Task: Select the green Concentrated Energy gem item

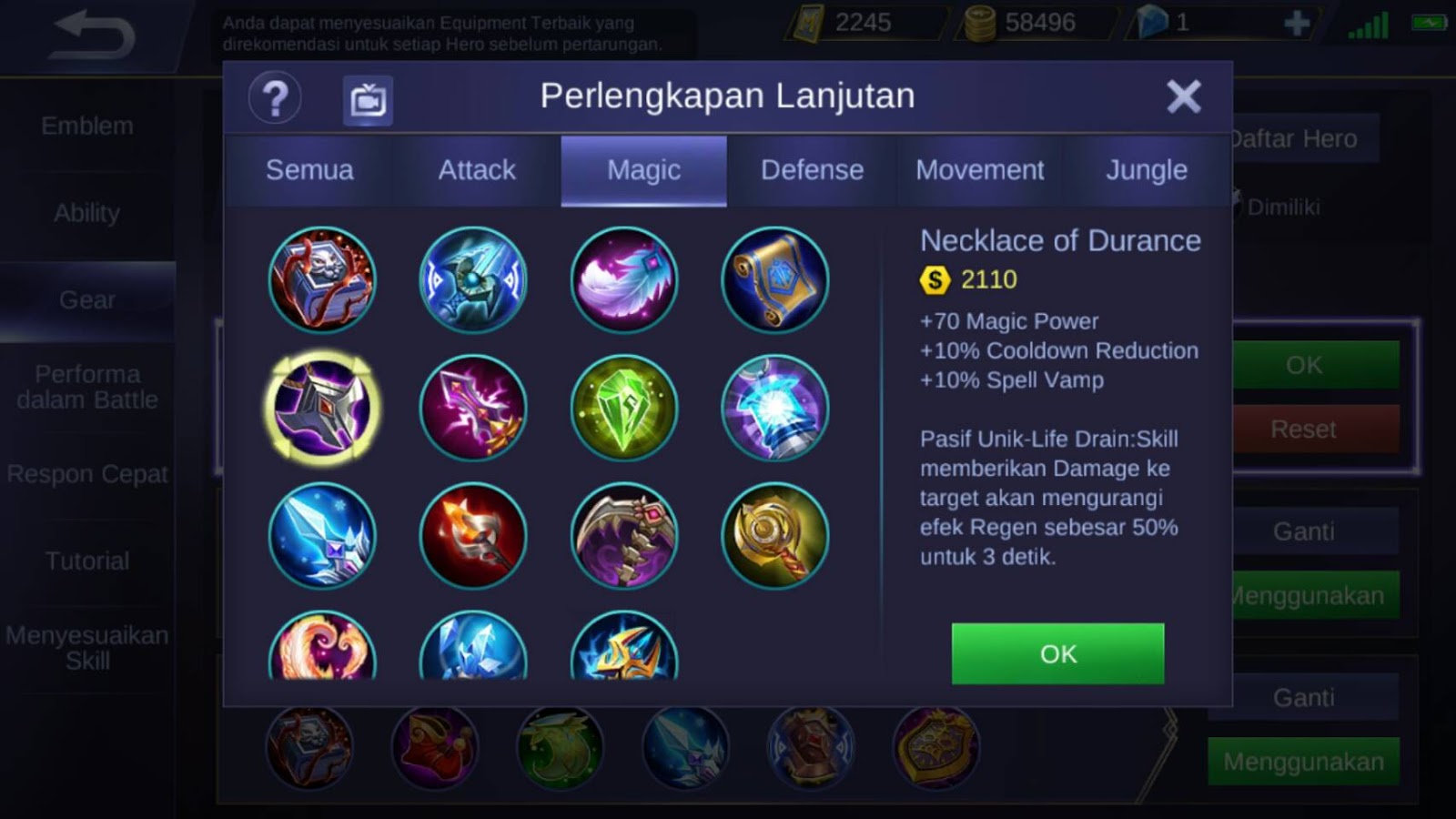Action: (x=624, y=408)
